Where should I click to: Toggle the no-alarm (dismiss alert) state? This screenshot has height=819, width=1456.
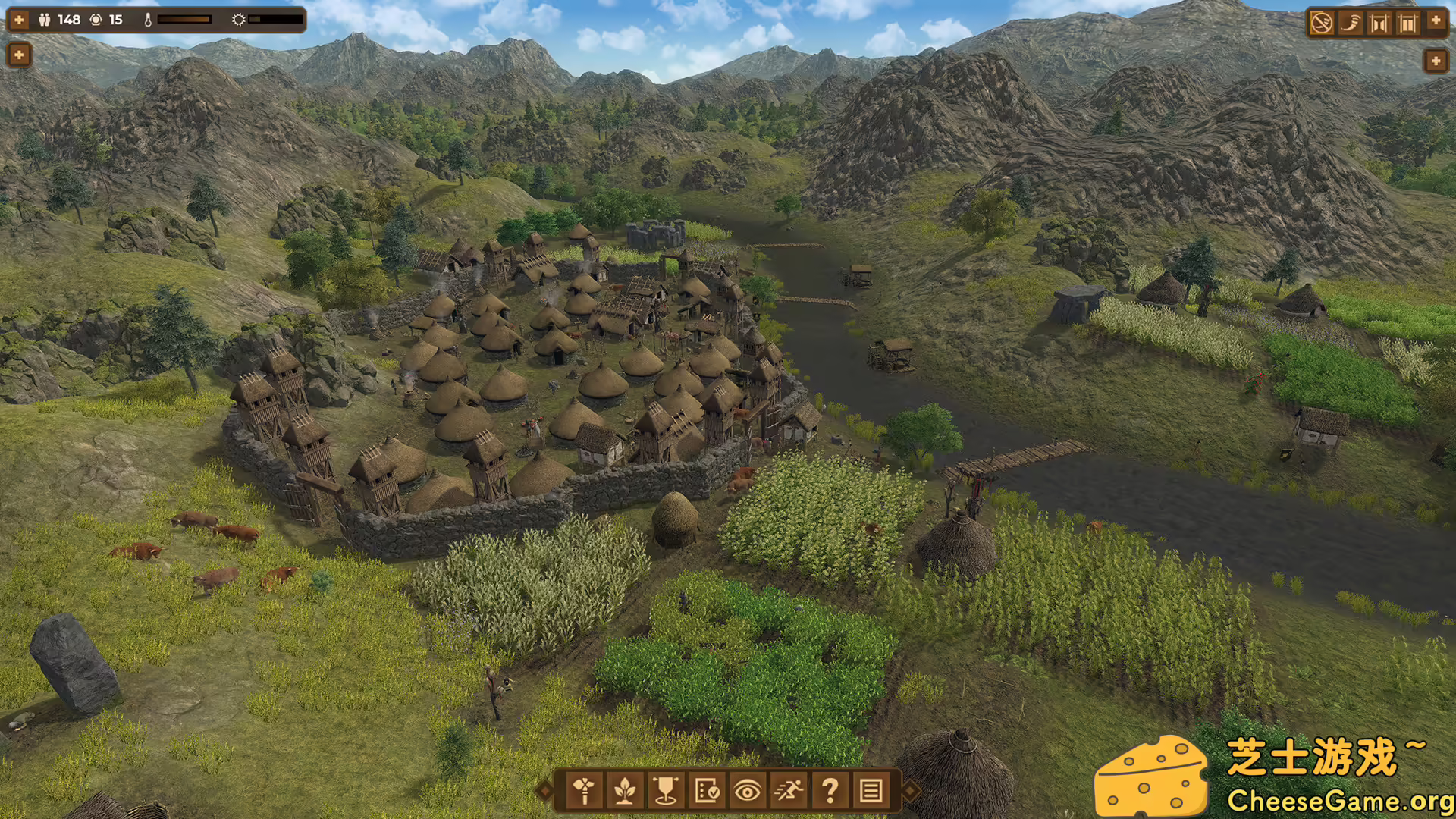pos(1322,21)
